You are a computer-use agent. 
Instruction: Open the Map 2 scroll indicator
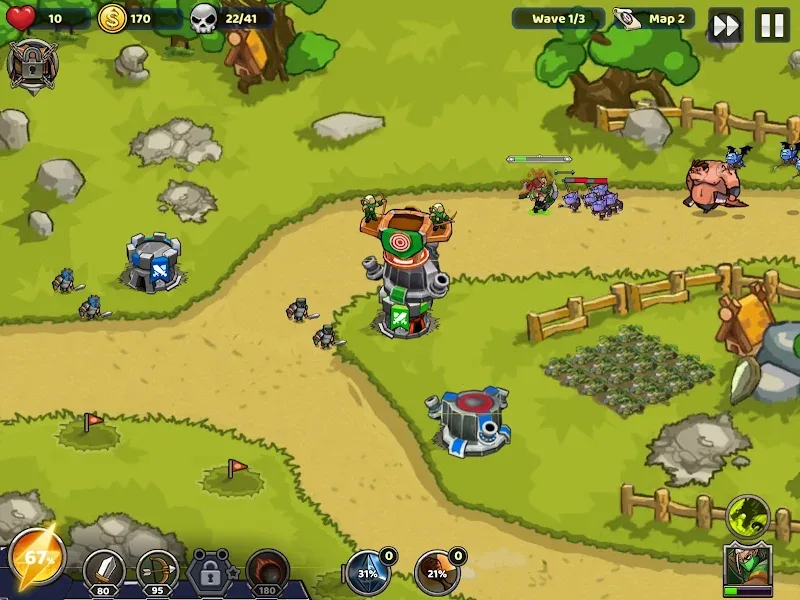(x=654, y=19)
